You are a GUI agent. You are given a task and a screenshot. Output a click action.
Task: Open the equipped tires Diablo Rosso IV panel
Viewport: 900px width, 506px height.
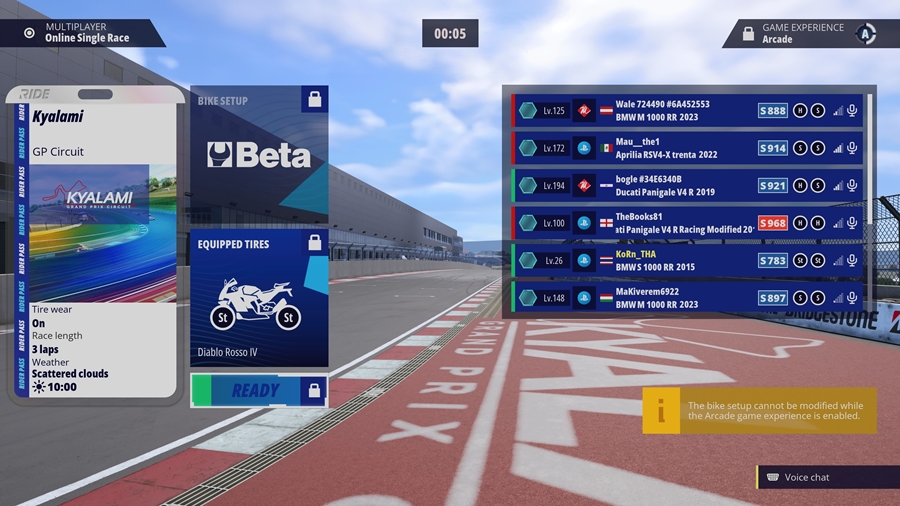pos(258,298)
